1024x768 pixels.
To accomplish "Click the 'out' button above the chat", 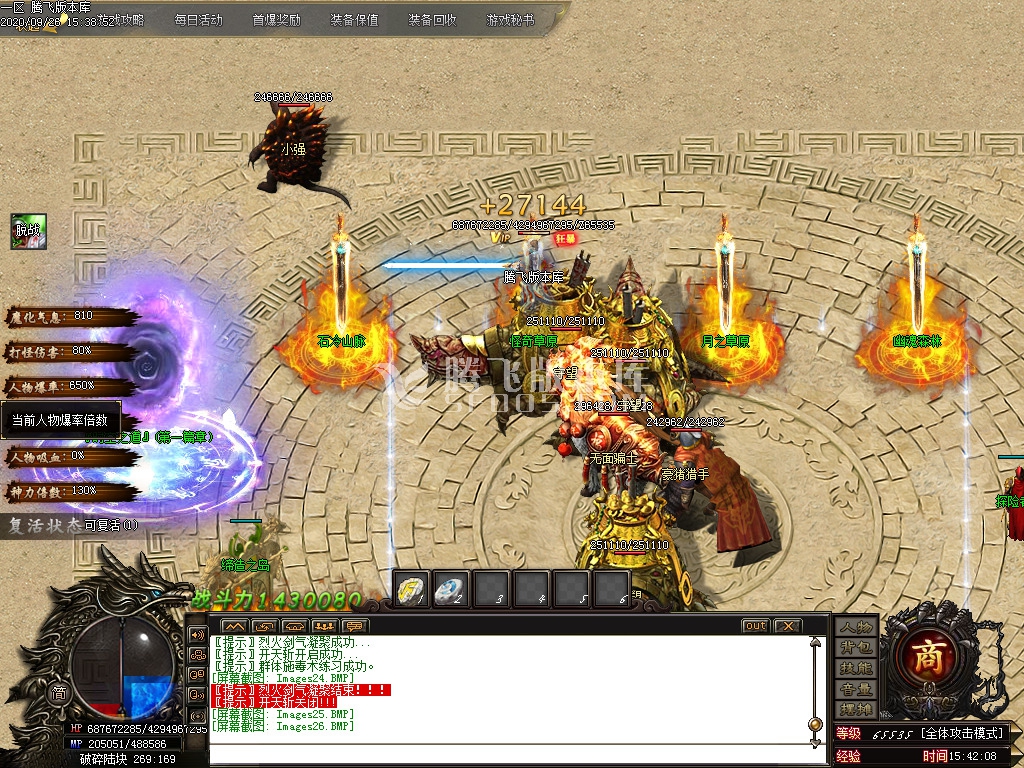I will tap(755, 626).
